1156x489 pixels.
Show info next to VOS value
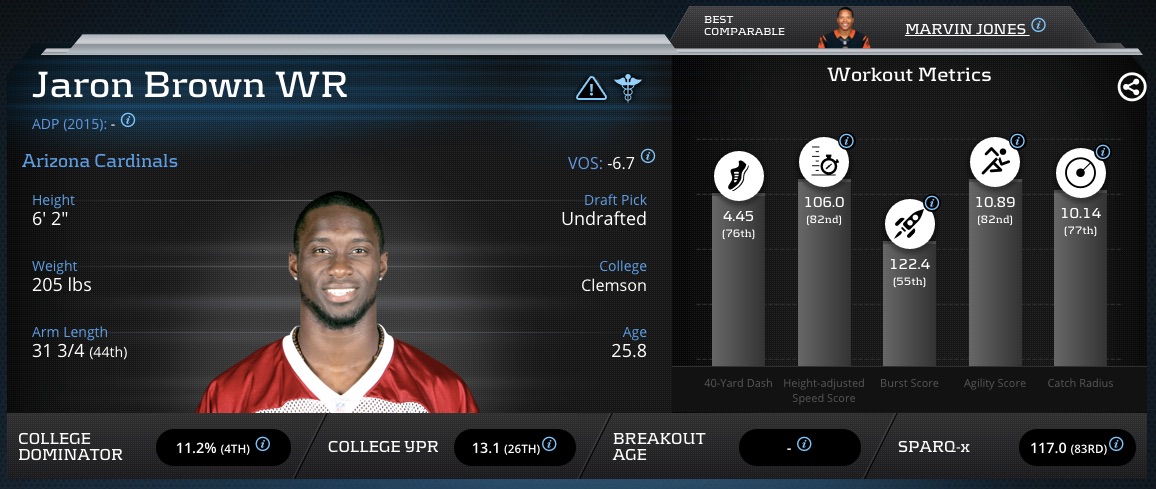tap(648, 156)
